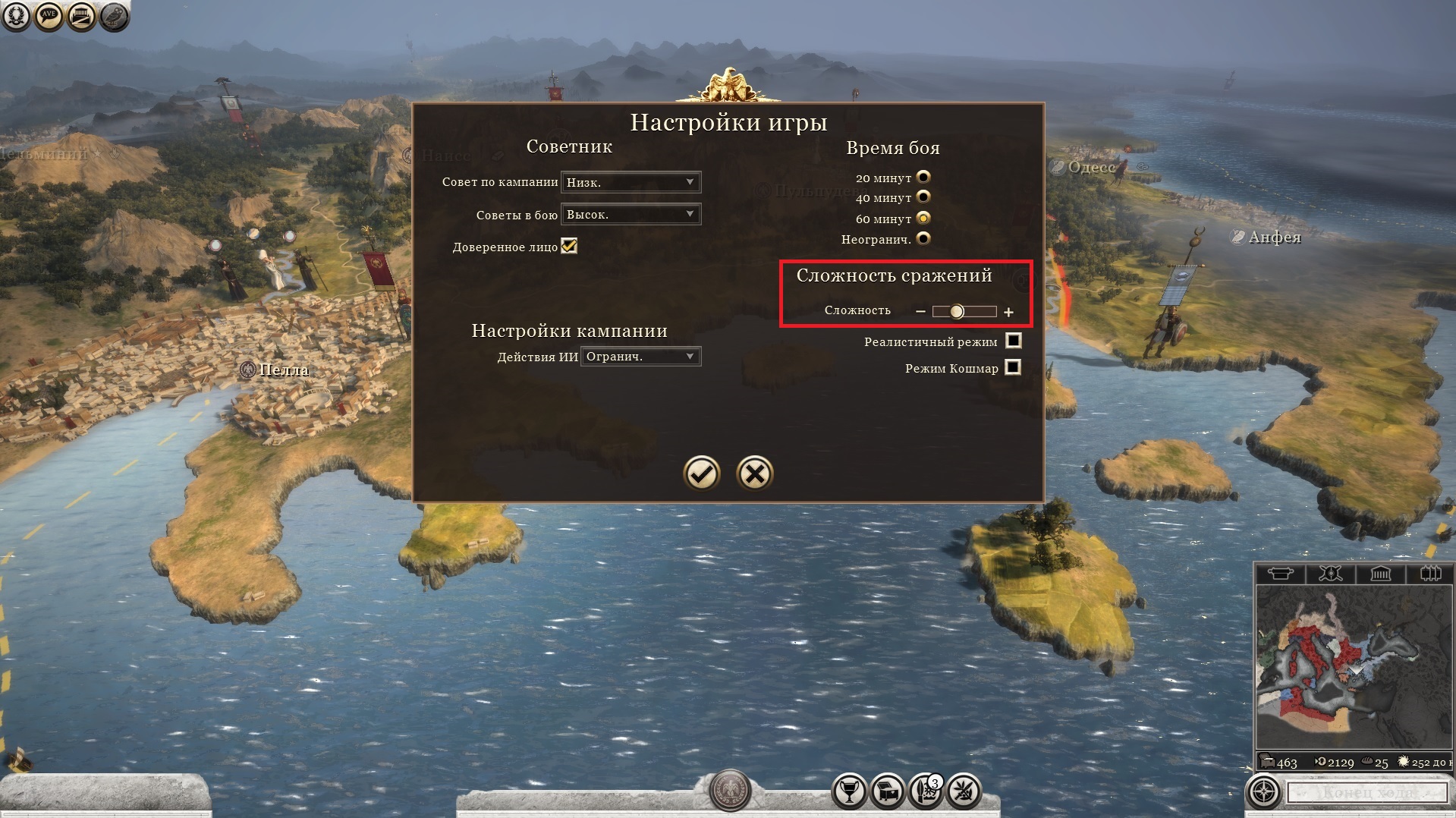Confirm settings with the checkmark button
Screen dimensions: 1456x818
tap(702, 473)
